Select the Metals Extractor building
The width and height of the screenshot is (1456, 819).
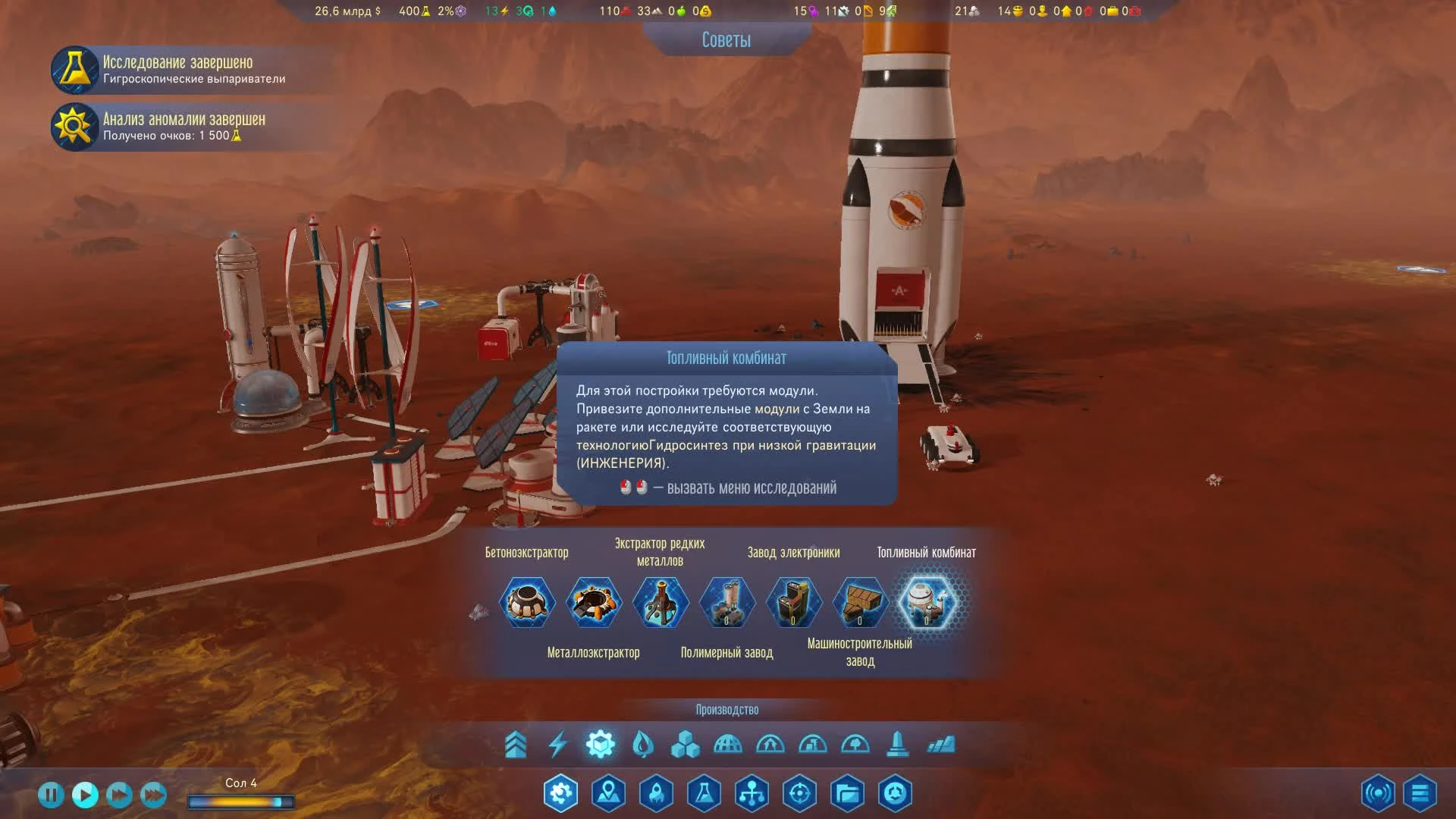[x=594, y=601]
